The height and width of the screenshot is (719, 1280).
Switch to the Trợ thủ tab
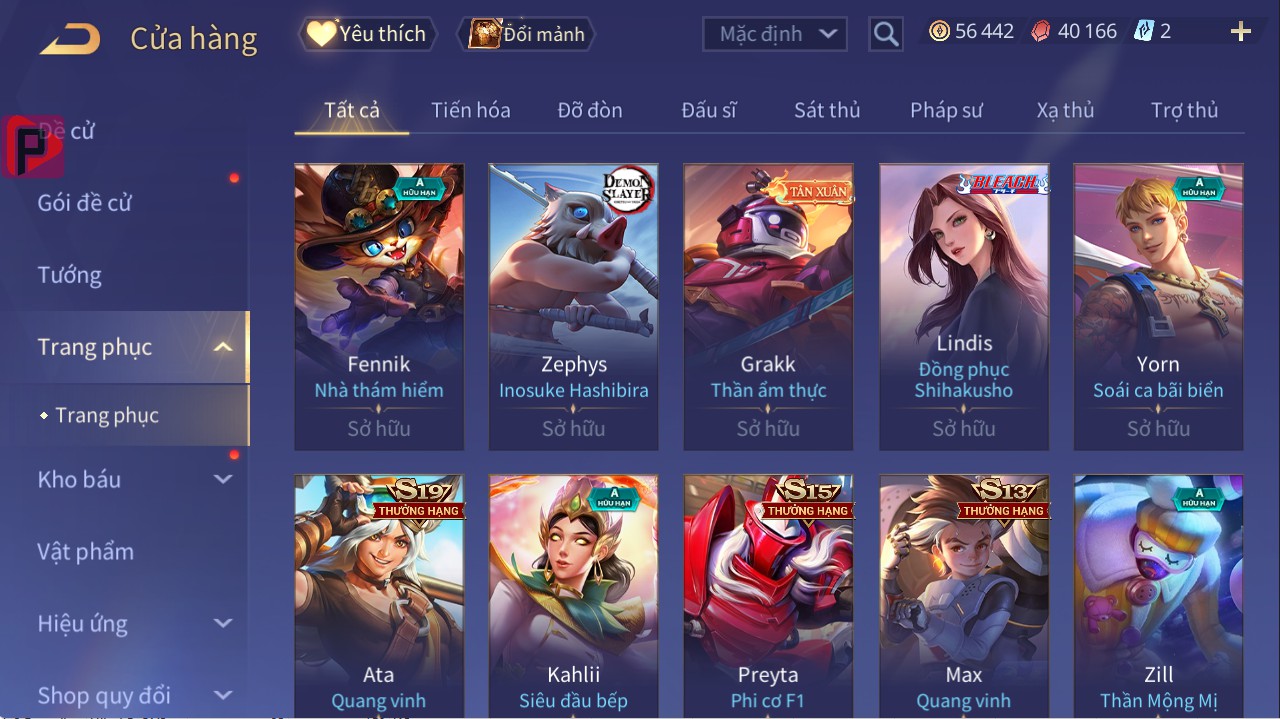point(1184,110)
